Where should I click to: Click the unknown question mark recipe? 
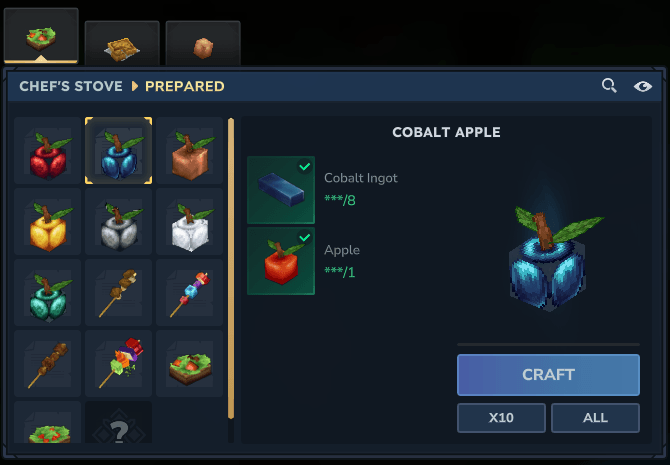(x=119, y=430)
